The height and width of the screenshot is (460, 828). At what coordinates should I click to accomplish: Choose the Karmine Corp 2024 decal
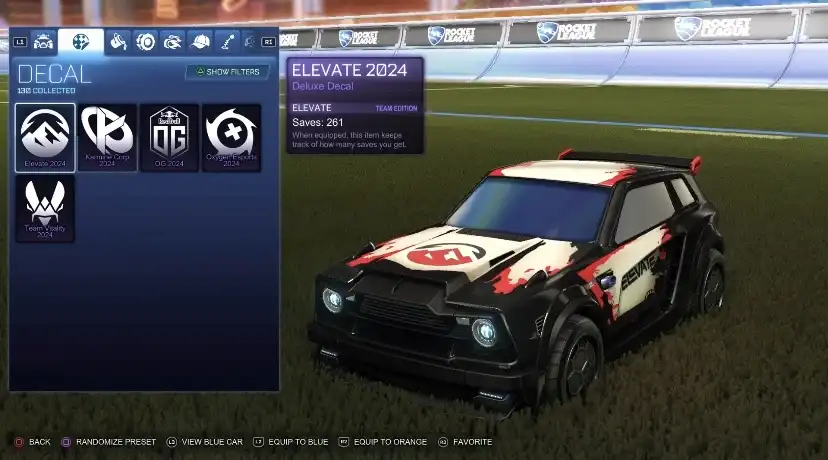[x=108, y=137]
